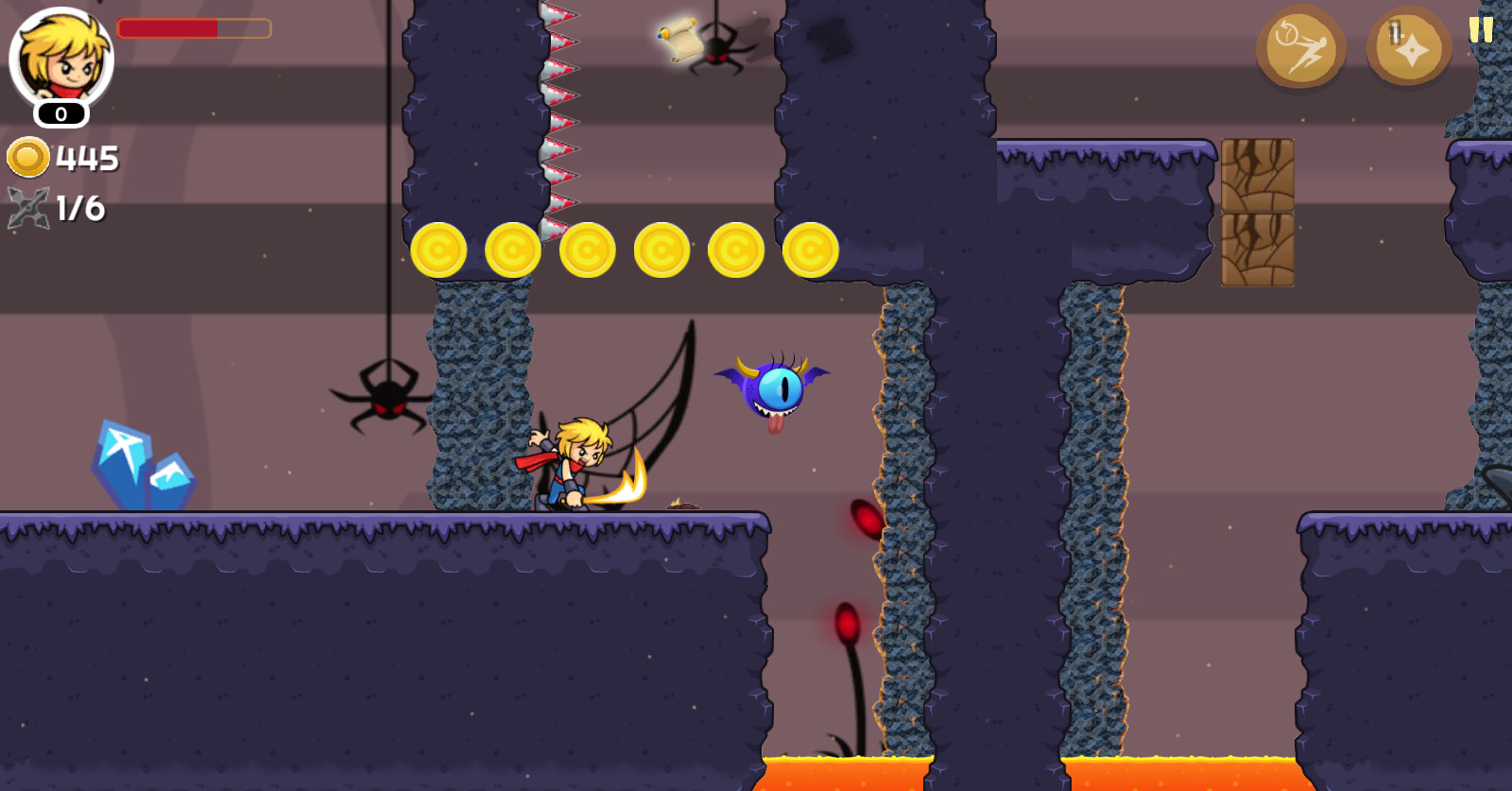Pause the game

pyautogui.click(x=1481, y=28)
